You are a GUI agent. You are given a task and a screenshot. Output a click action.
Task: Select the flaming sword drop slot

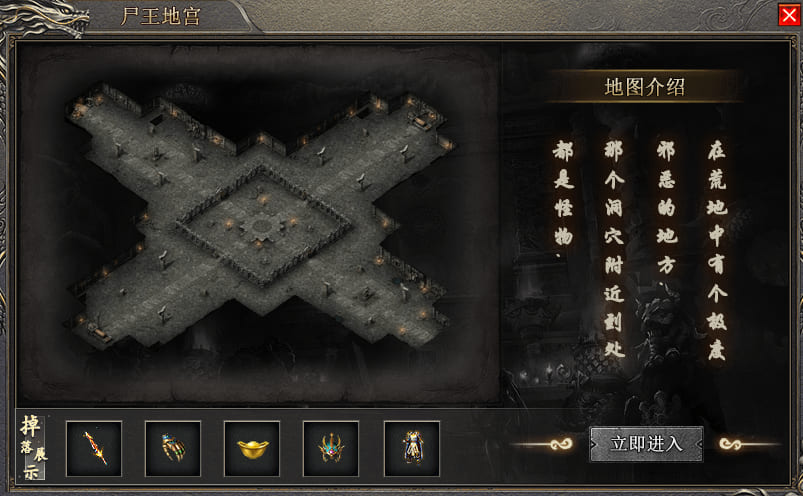click(94, 448)
